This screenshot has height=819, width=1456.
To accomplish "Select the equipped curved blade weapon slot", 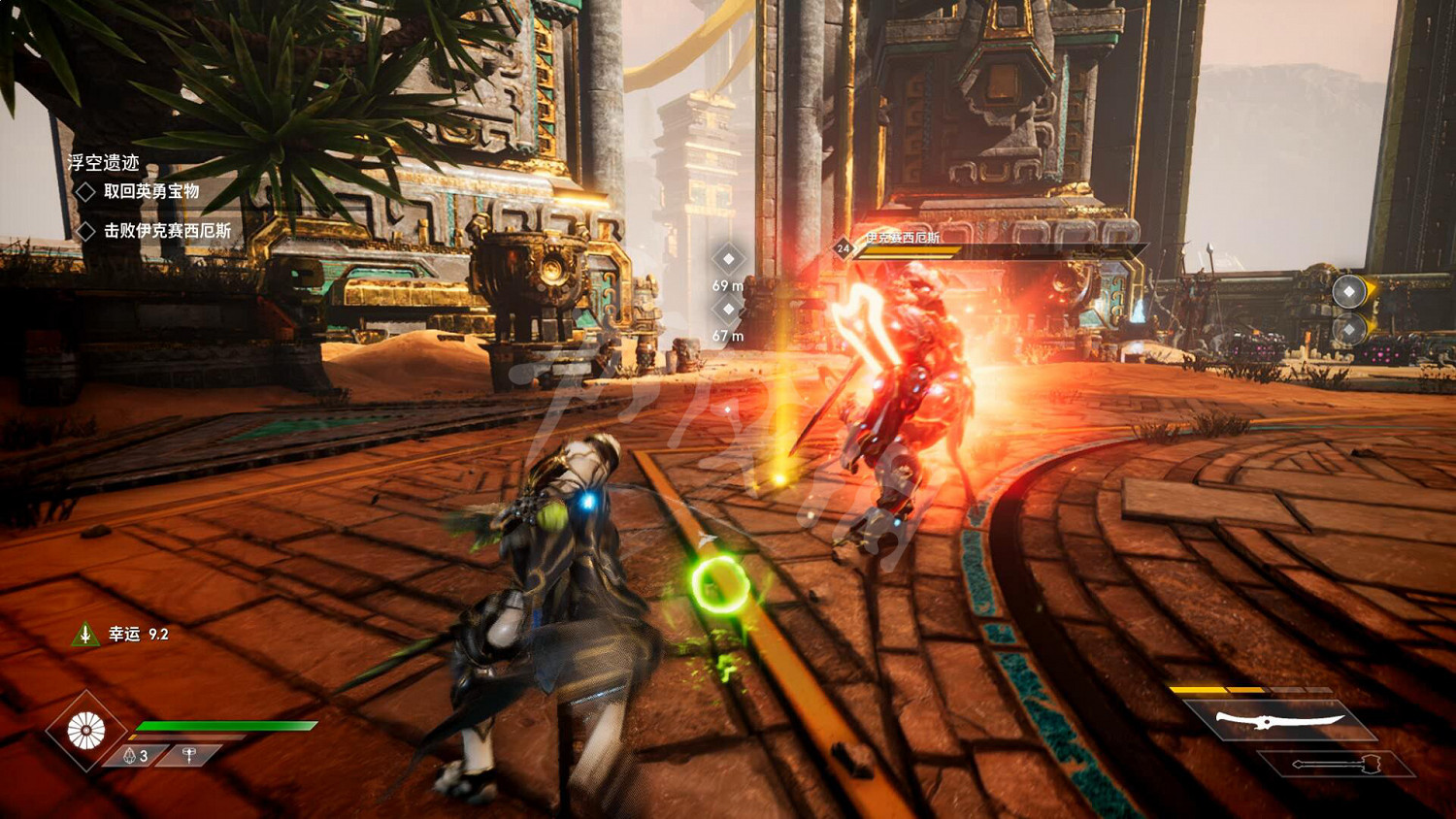I will [1280, 720].
